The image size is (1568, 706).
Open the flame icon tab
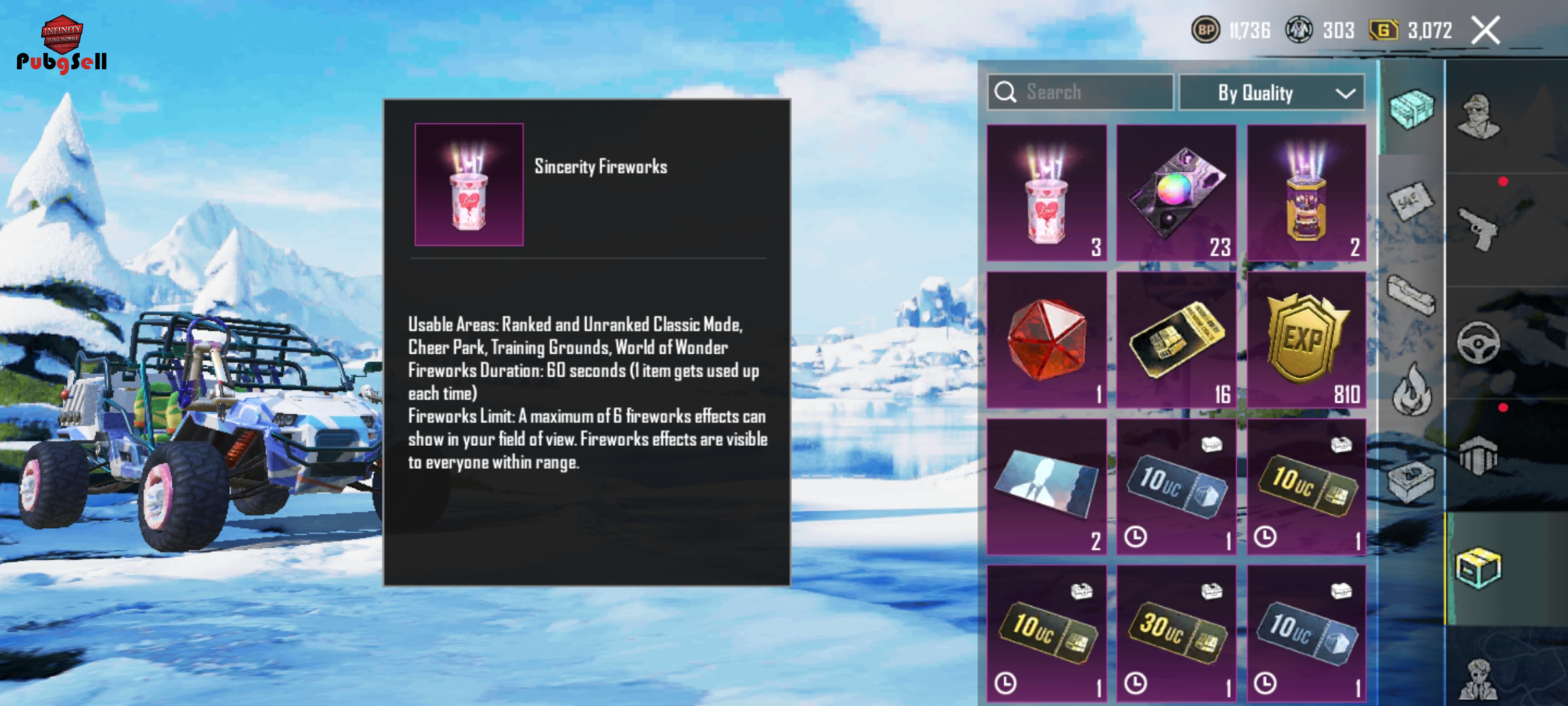point(1411,390)
